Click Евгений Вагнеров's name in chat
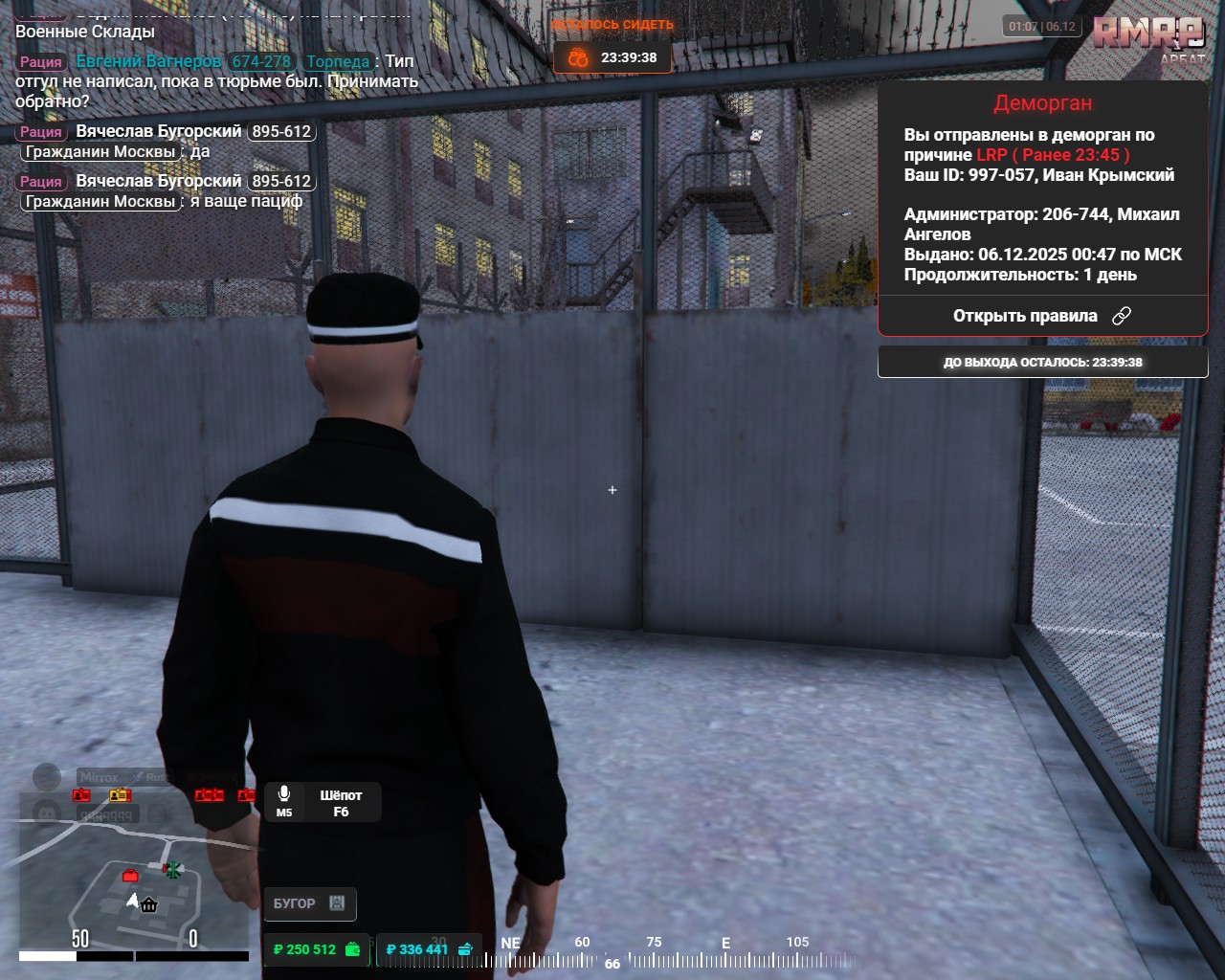Screen dimensions: 1225x980 click(x=148, y=61)
